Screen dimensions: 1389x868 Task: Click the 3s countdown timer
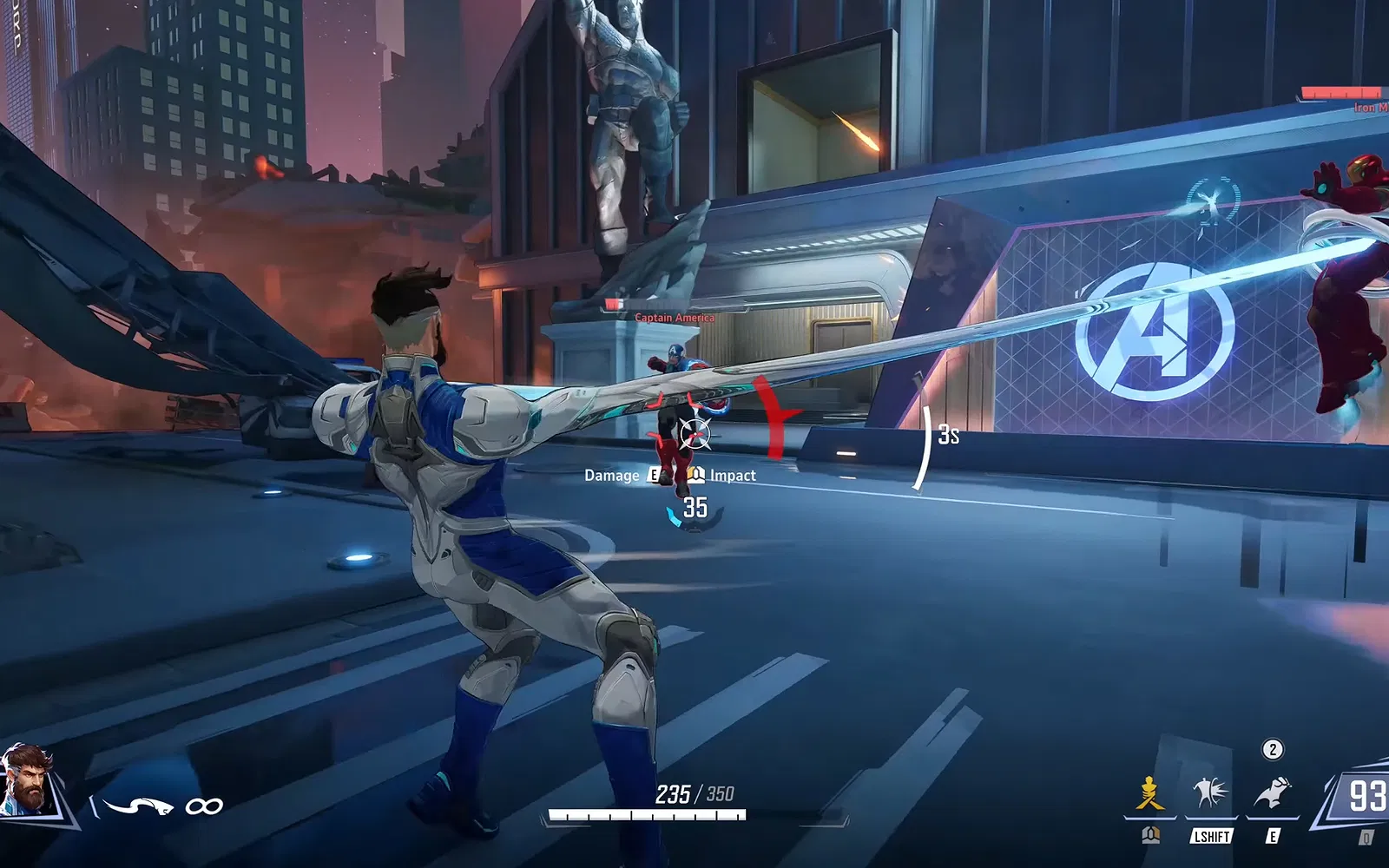pos(948,433)
